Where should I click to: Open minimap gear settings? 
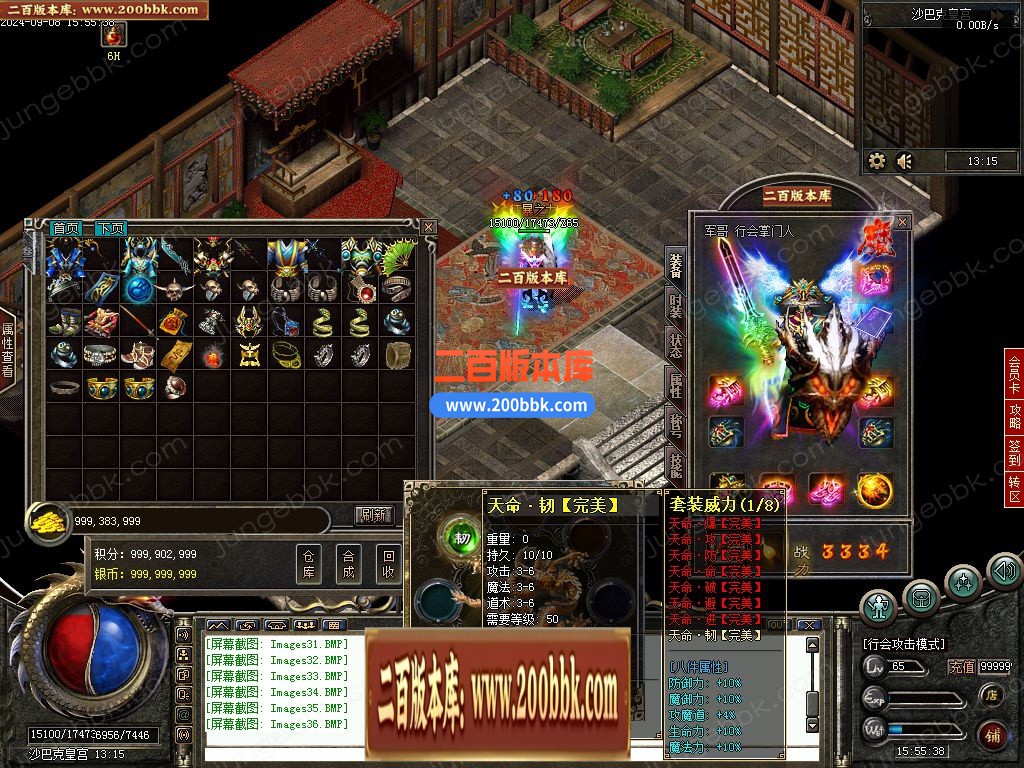pos(877,161)
